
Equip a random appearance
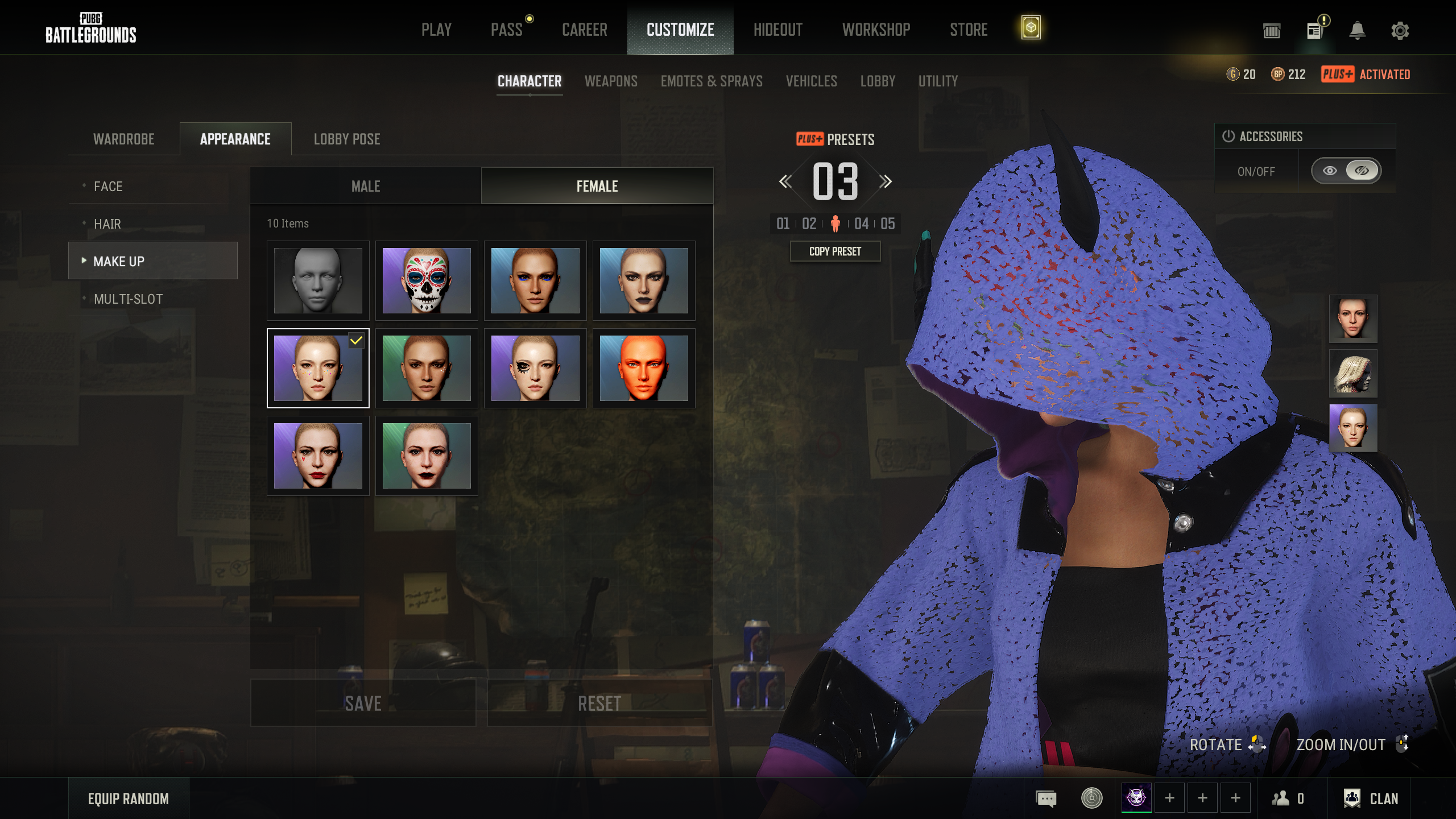(129, 799)
